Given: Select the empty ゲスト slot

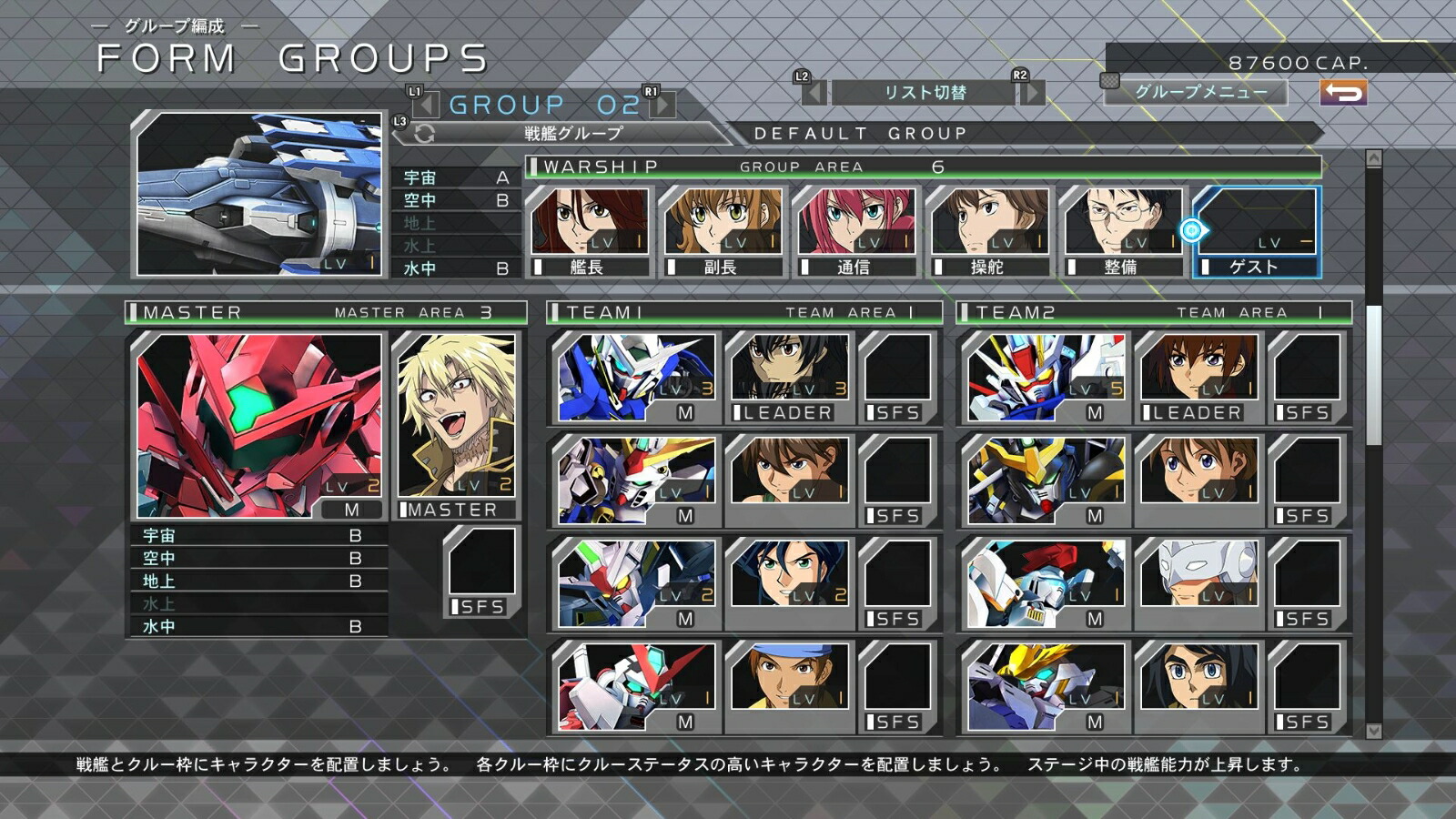Looking at the screenshot, I should tap(1256, 223).
